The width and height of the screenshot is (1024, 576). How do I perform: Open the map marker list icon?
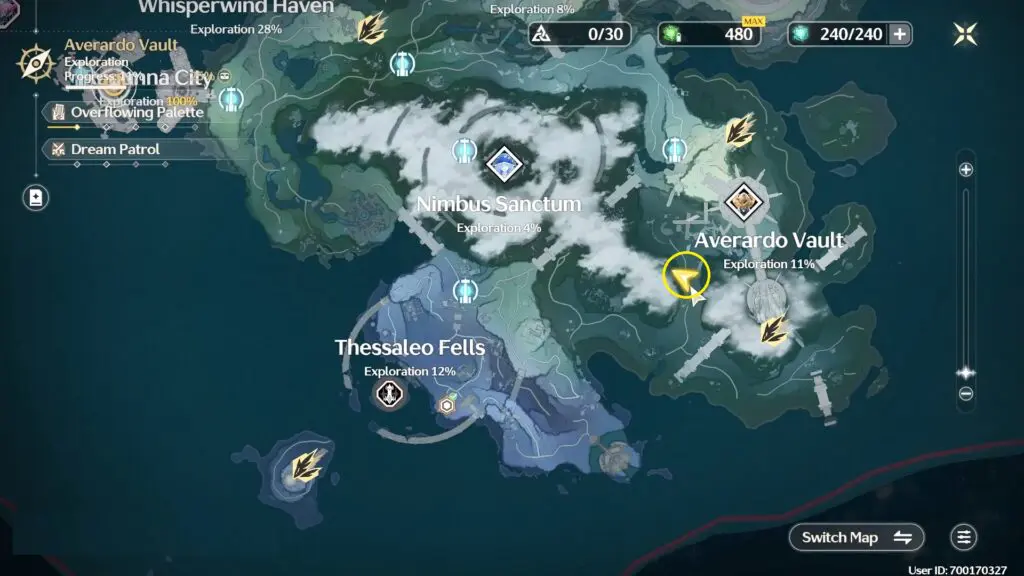tap(963, 537)
